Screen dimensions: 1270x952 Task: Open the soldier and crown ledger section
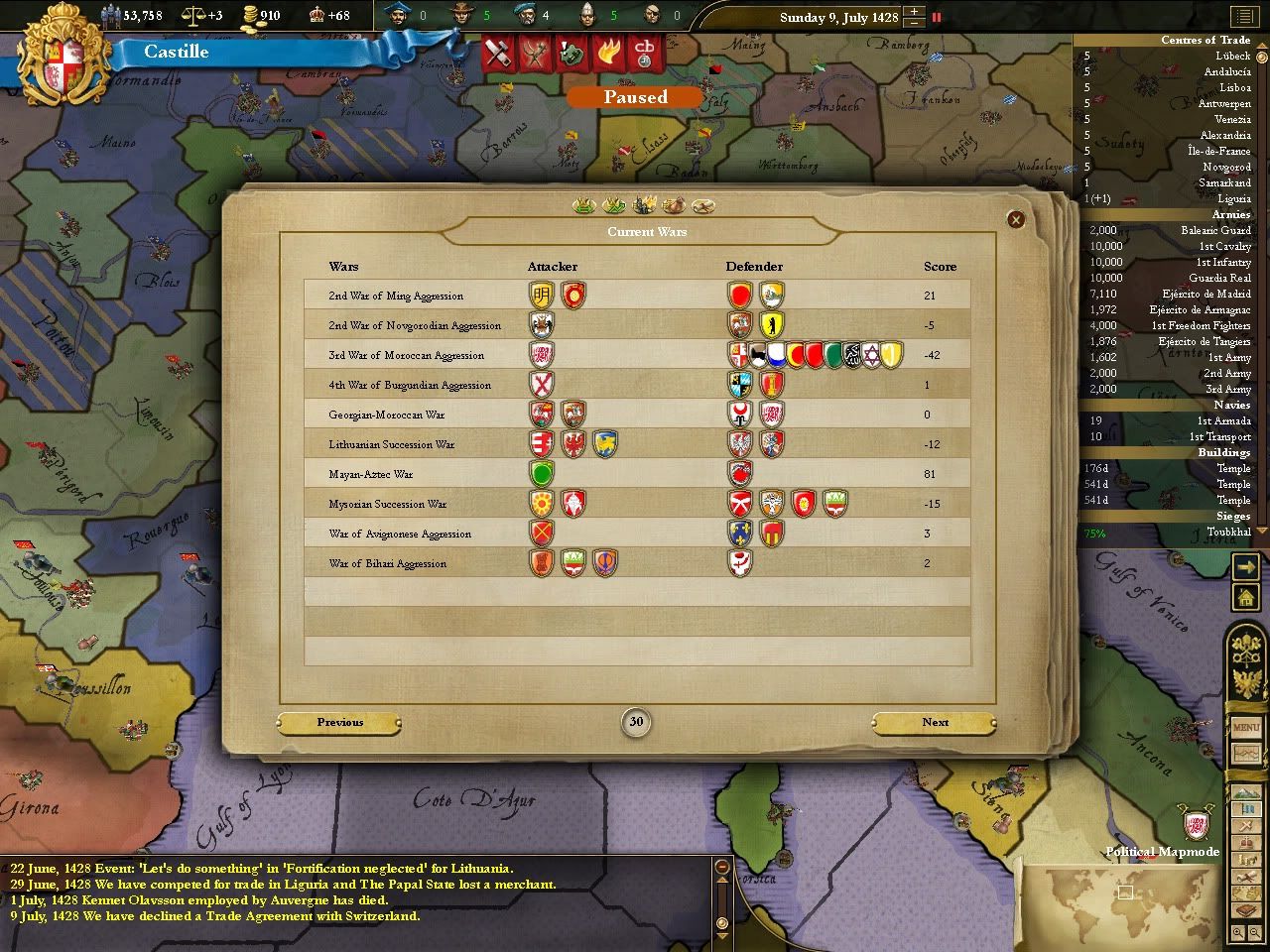(x=644, y=205)
